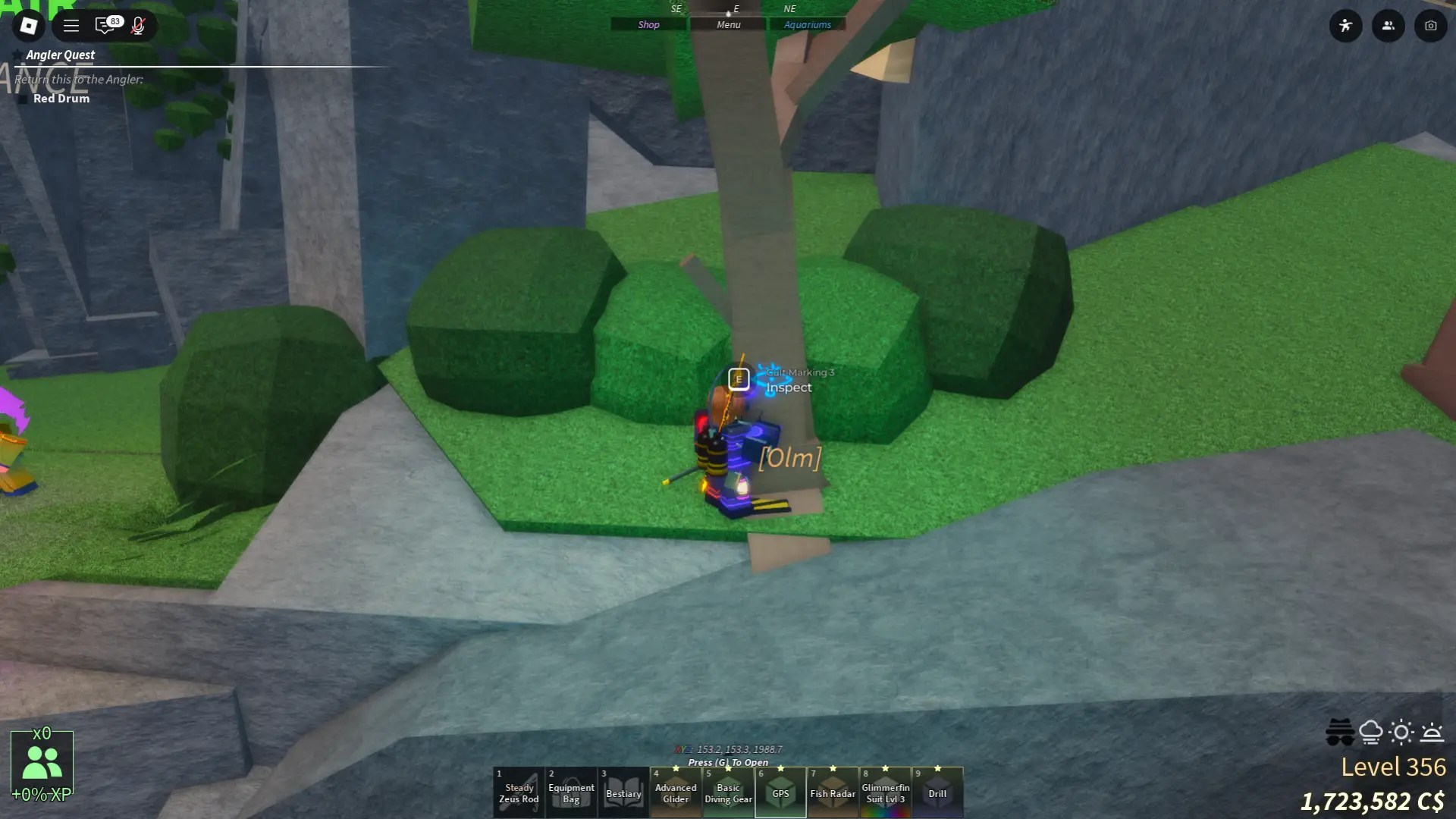Equip the GPS in slot 6
The height and width of the screenshot is (819, 1456).
coord(780,792)
